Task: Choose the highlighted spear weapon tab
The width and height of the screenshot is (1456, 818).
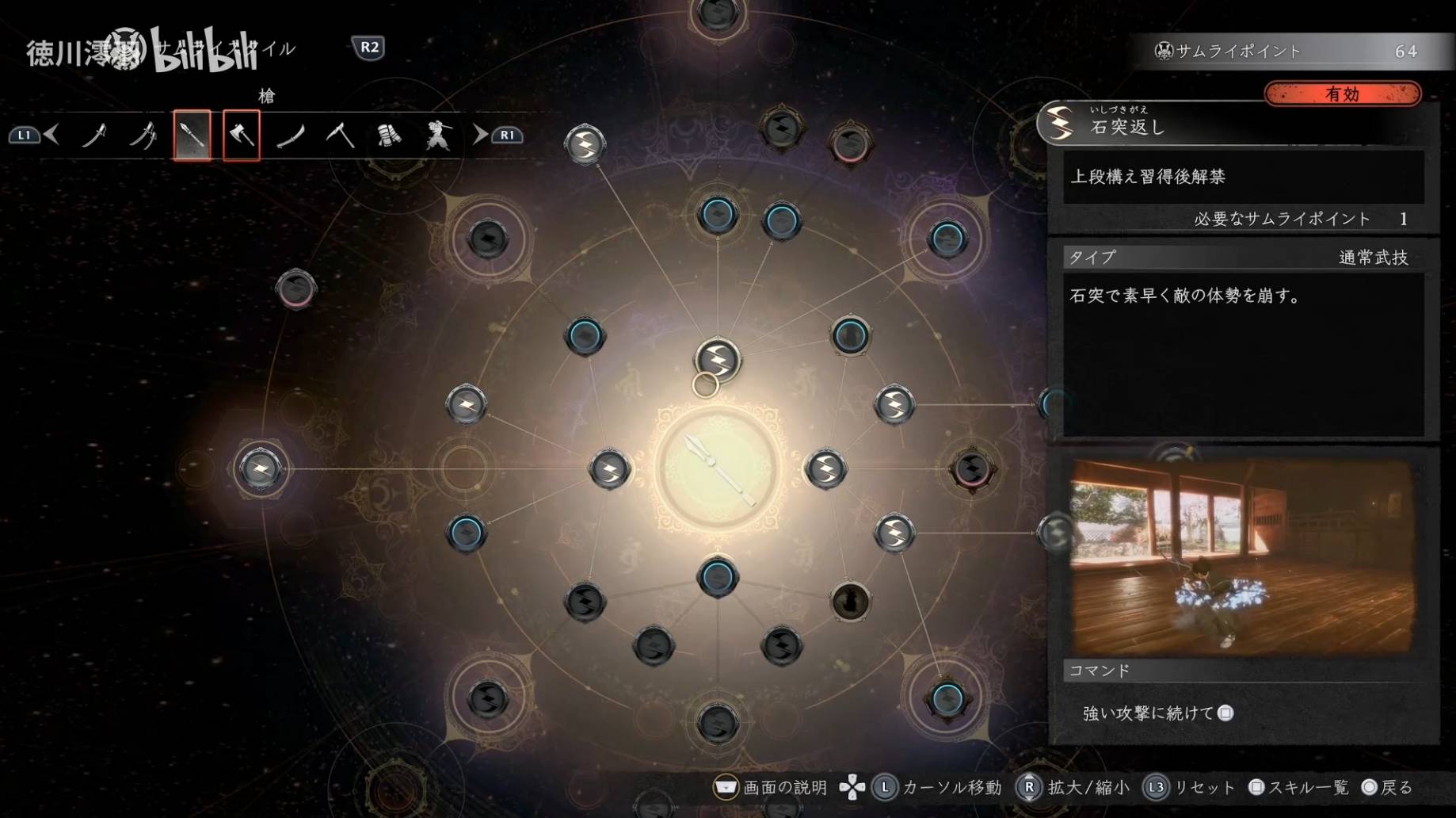Action: tap(192, 136)
